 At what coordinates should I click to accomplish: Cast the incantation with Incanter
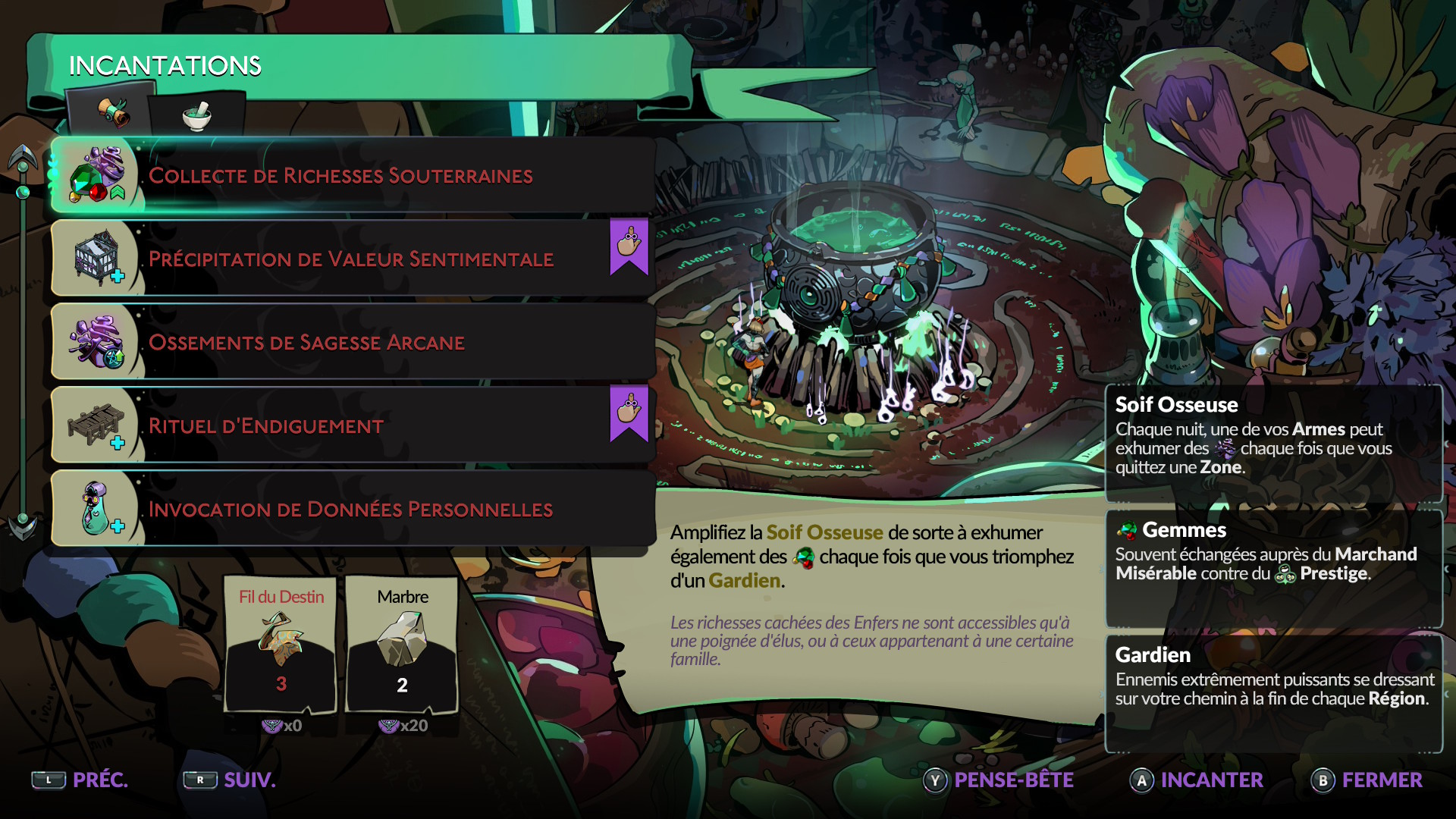pos(1197,780)
